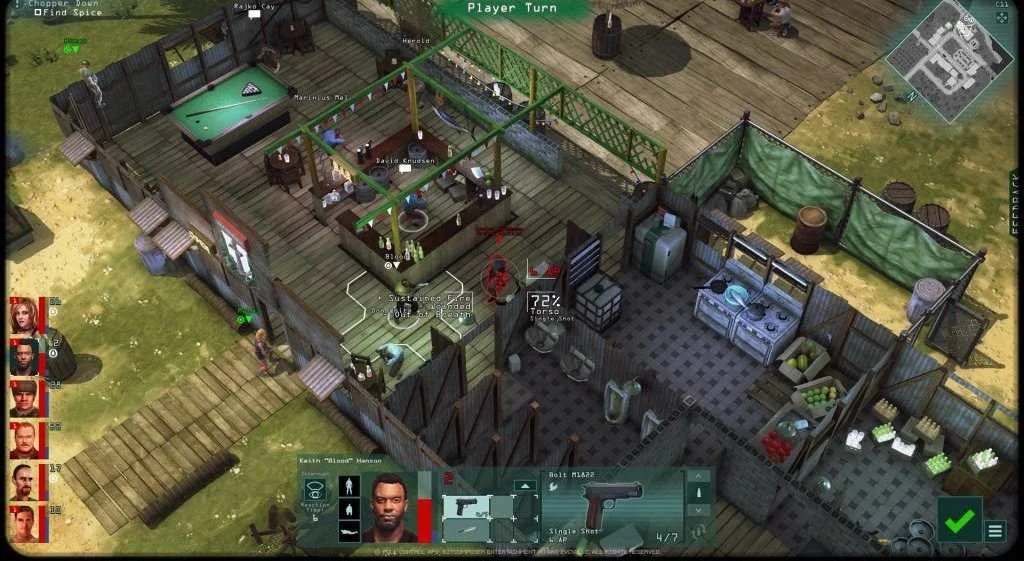Set stance to crouching
The height and width of the screenshot is (561, 1024).
point(351,508)
